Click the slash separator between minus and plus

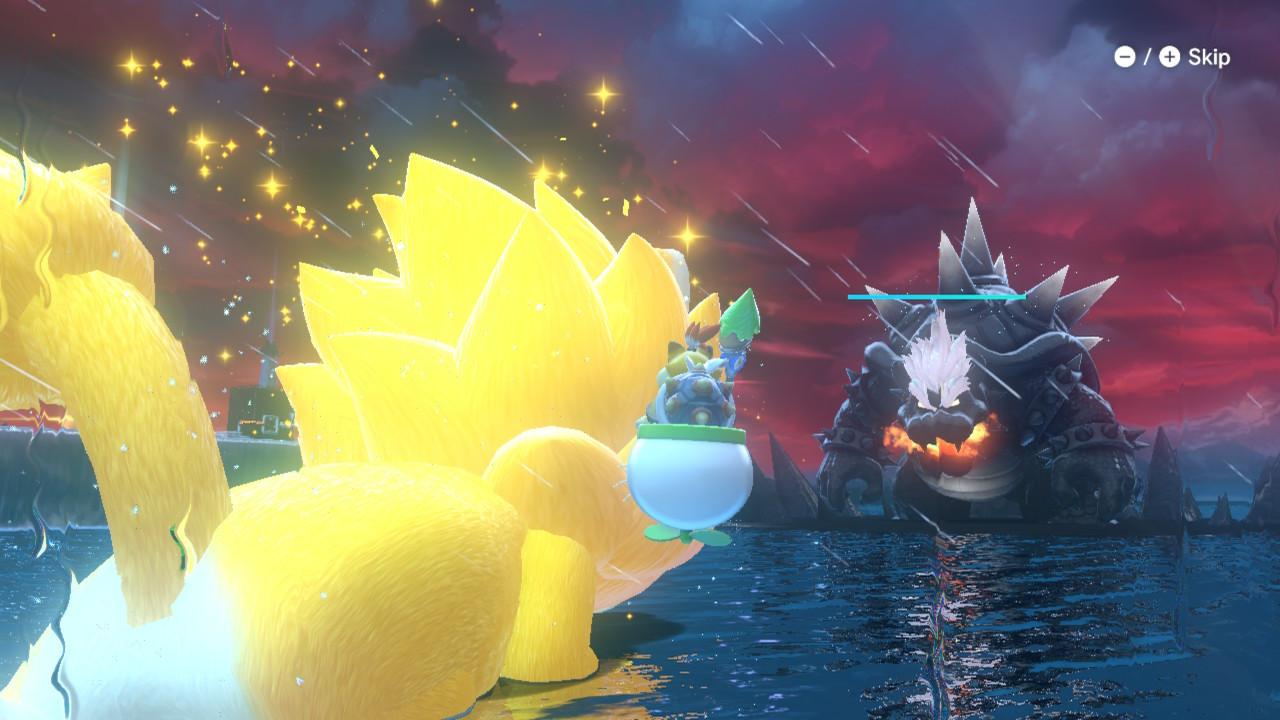pos(1147,57)
